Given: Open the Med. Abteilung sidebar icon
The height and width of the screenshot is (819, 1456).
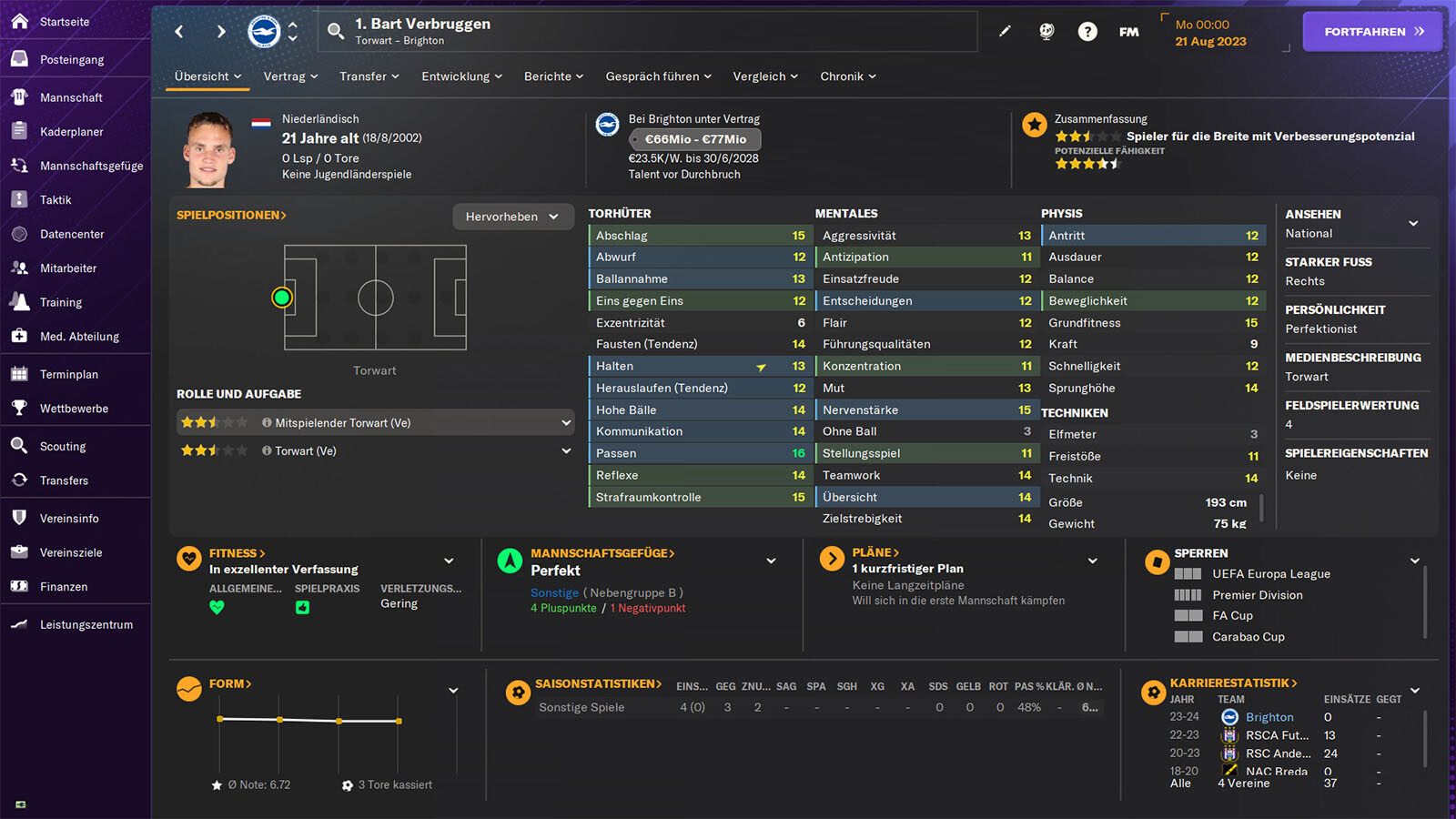Looking at the screenshot, I should [18, 336].
